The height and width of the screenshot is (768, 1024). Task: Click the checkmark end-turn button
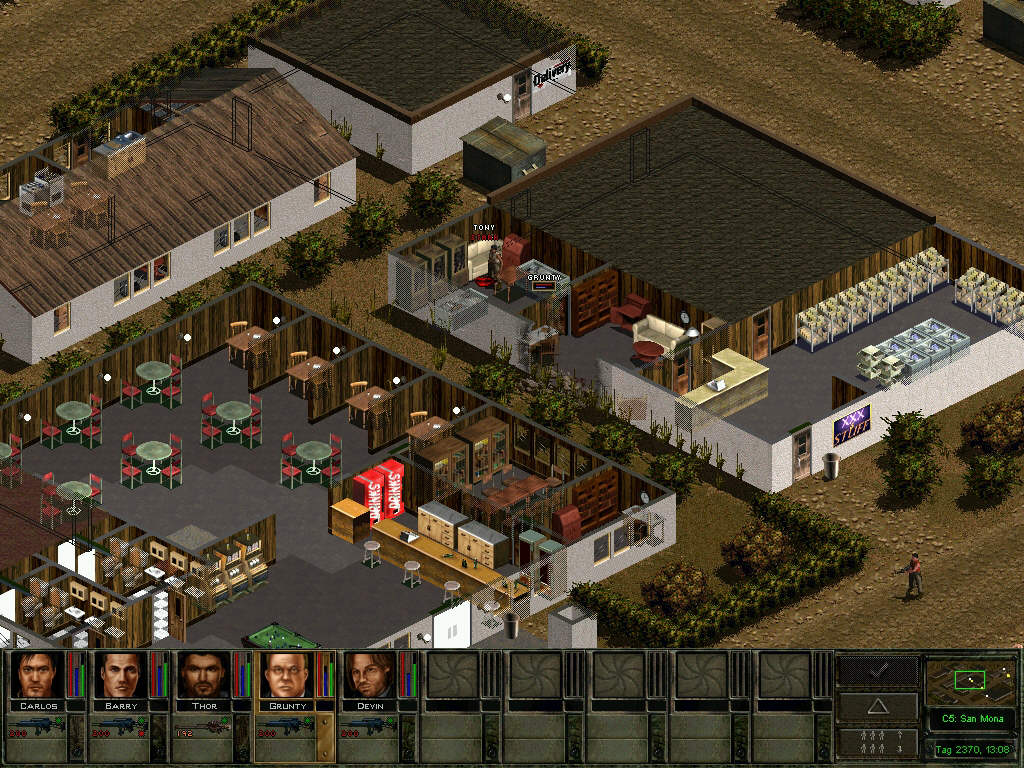(x=877, y=671)
